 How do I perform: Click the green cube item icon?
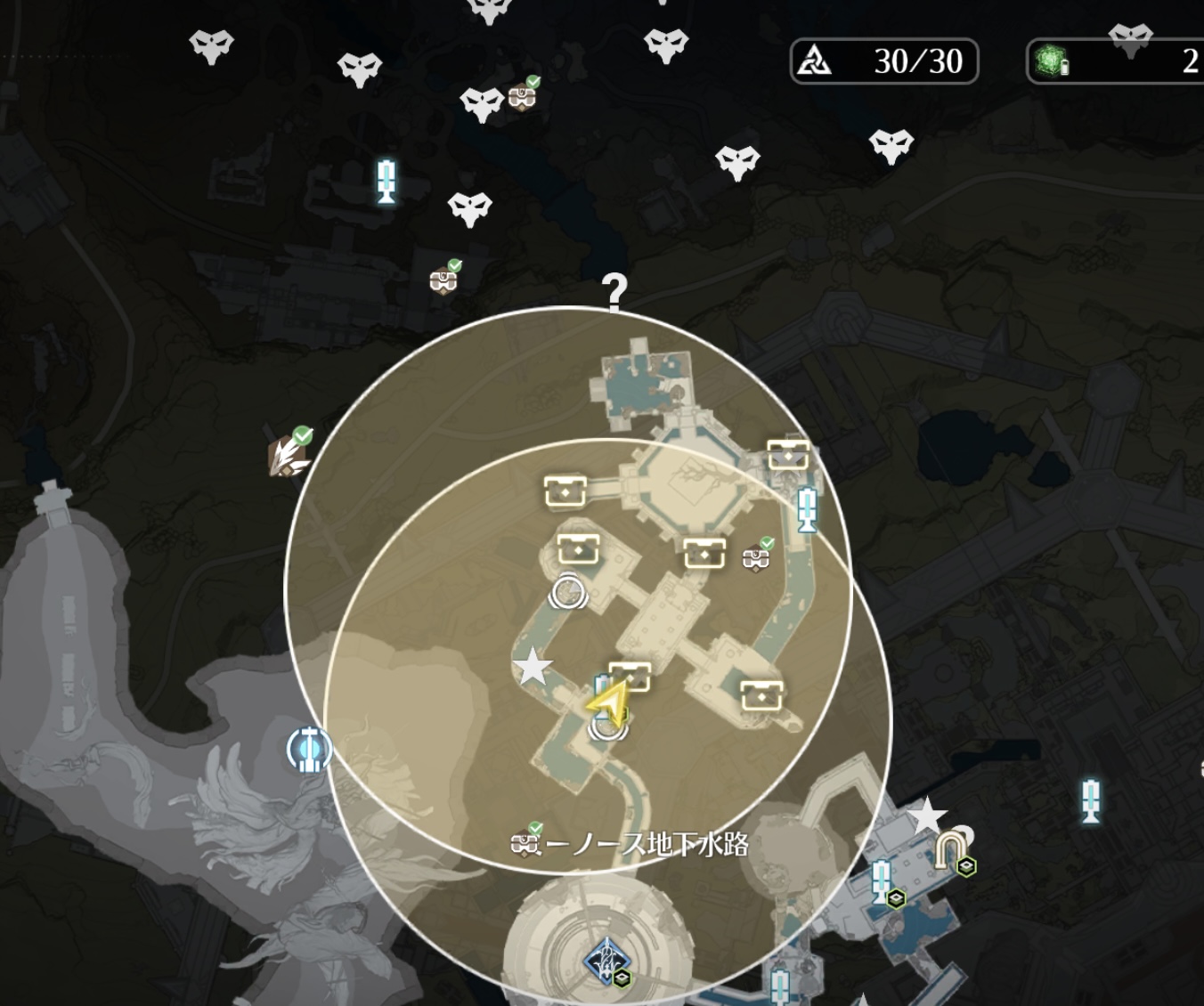pos(1052,61)
